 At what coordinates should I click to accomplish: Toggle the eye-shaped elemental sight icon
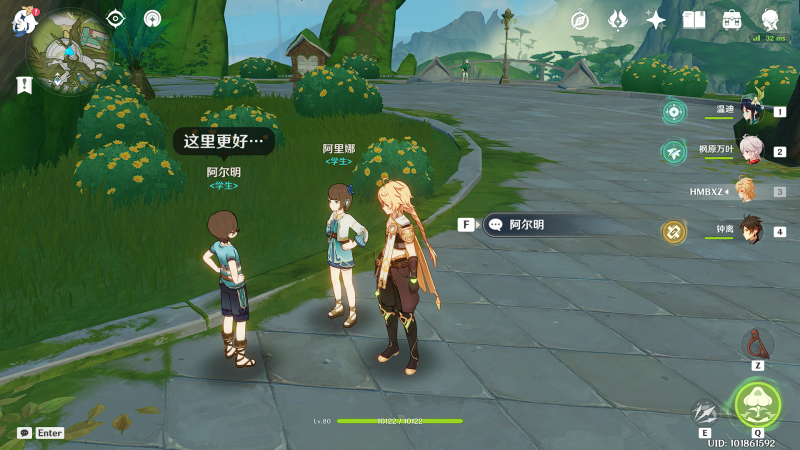coord(116,18)
